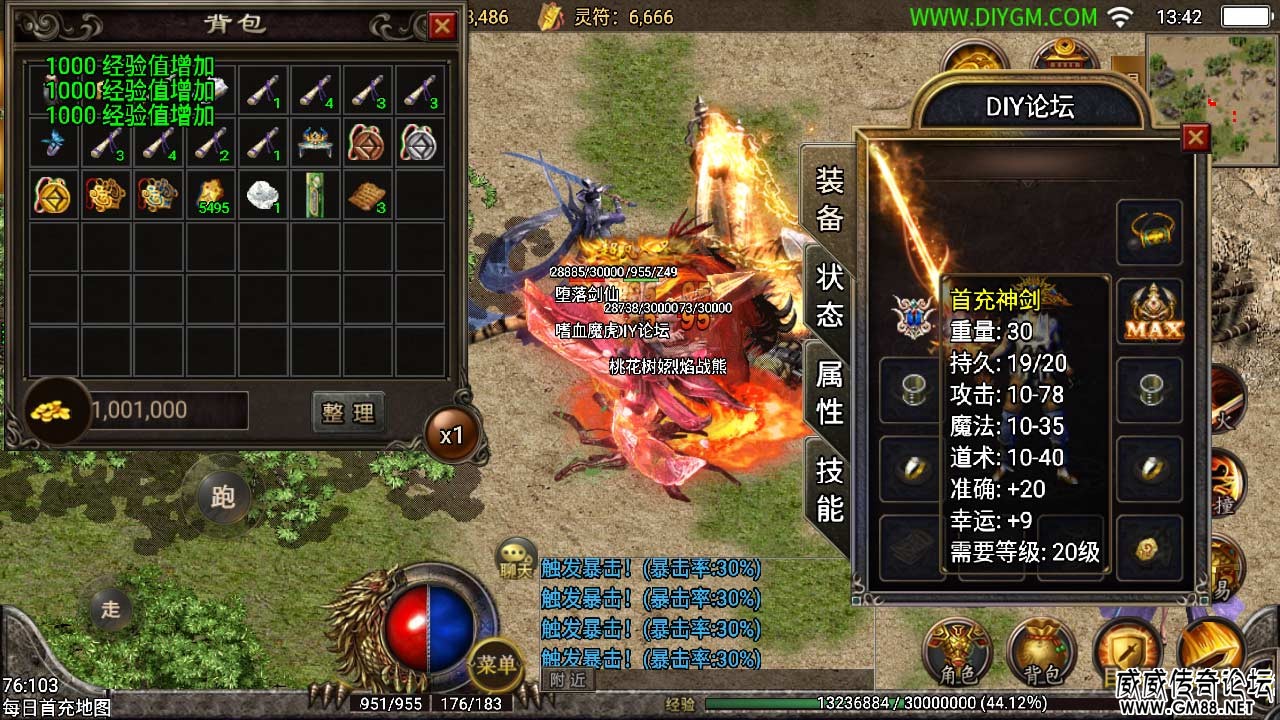Open the 菜单 menu button
Image resolution: width=1280 pixels, height=720 pixels.
click(496, 664)
